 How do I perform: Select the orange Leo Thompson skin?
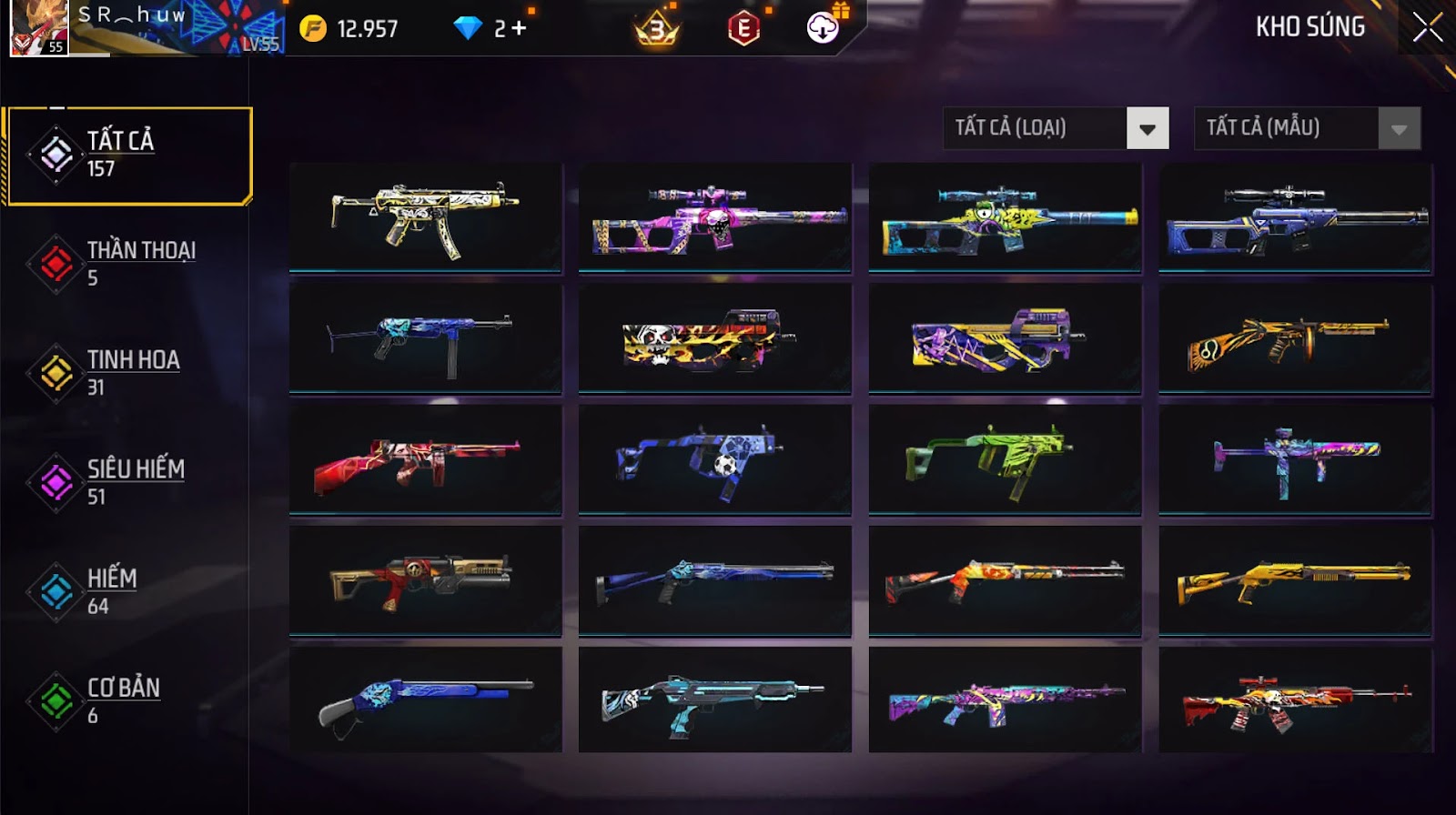coord(1295,338)
